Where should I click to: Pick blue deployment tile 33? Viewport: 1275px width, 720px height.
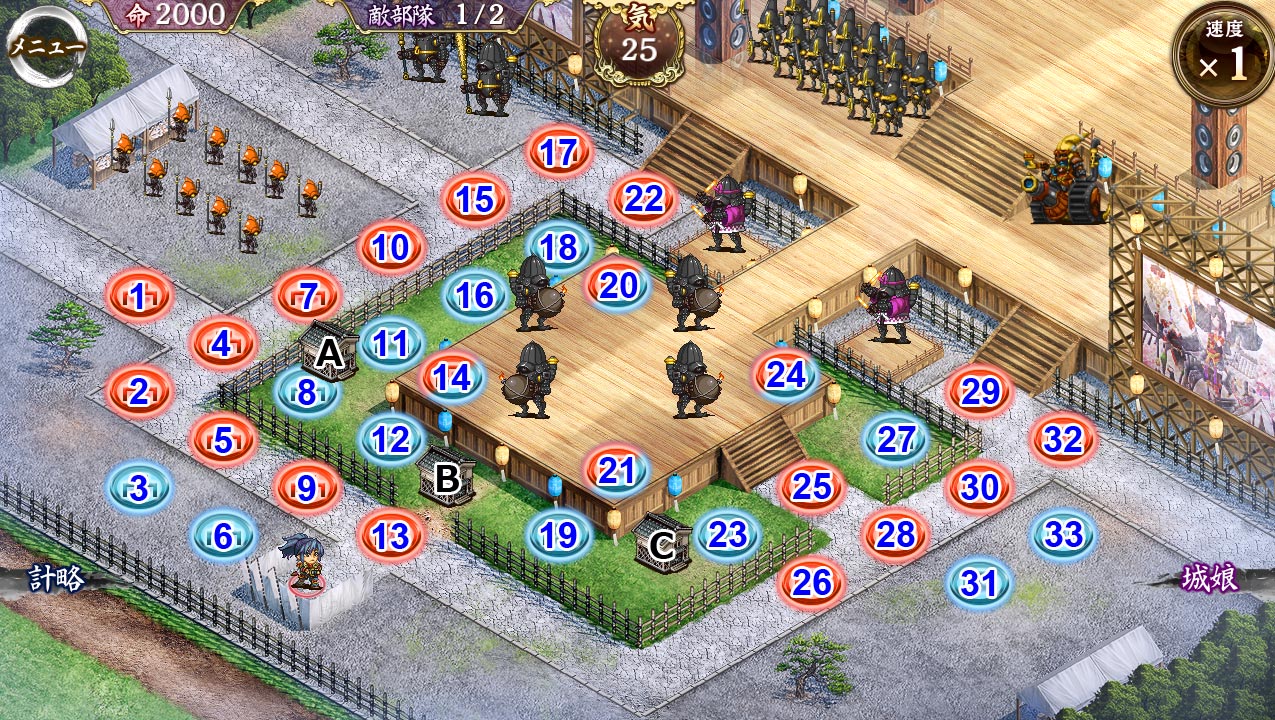tap(1064, 535)
